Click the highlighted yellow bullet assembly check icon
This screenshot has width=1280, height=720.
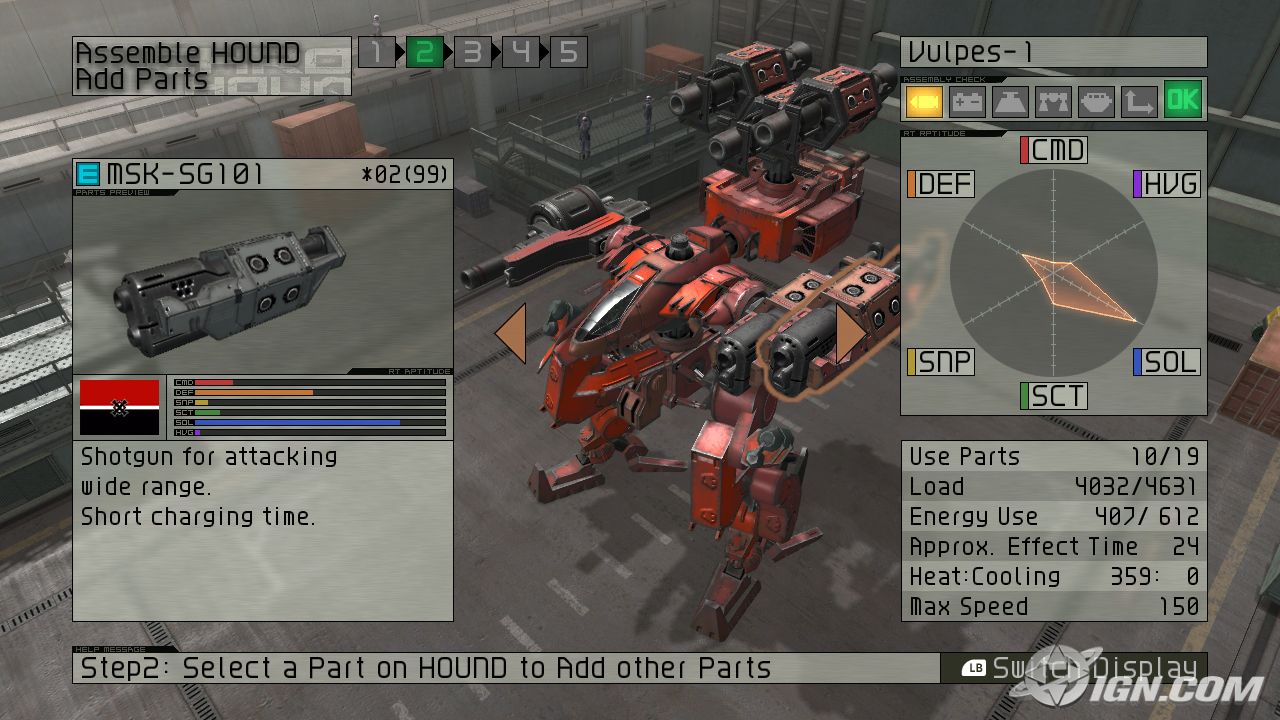coord(925,101)
